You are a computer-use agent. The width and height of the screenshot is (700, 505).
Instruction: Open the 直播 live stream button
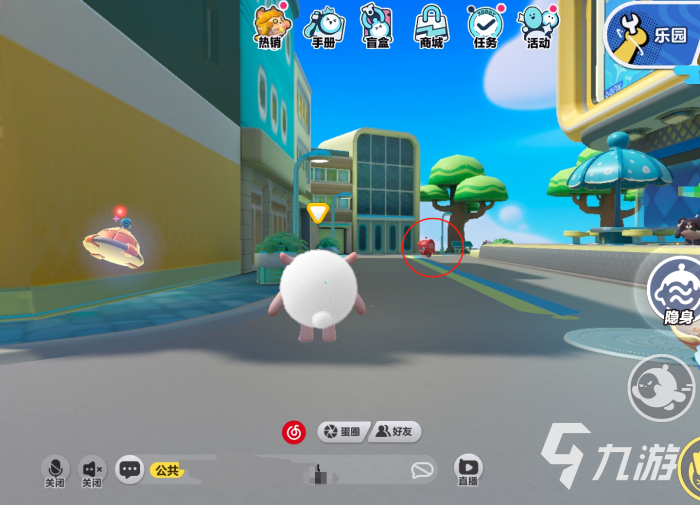467,469
